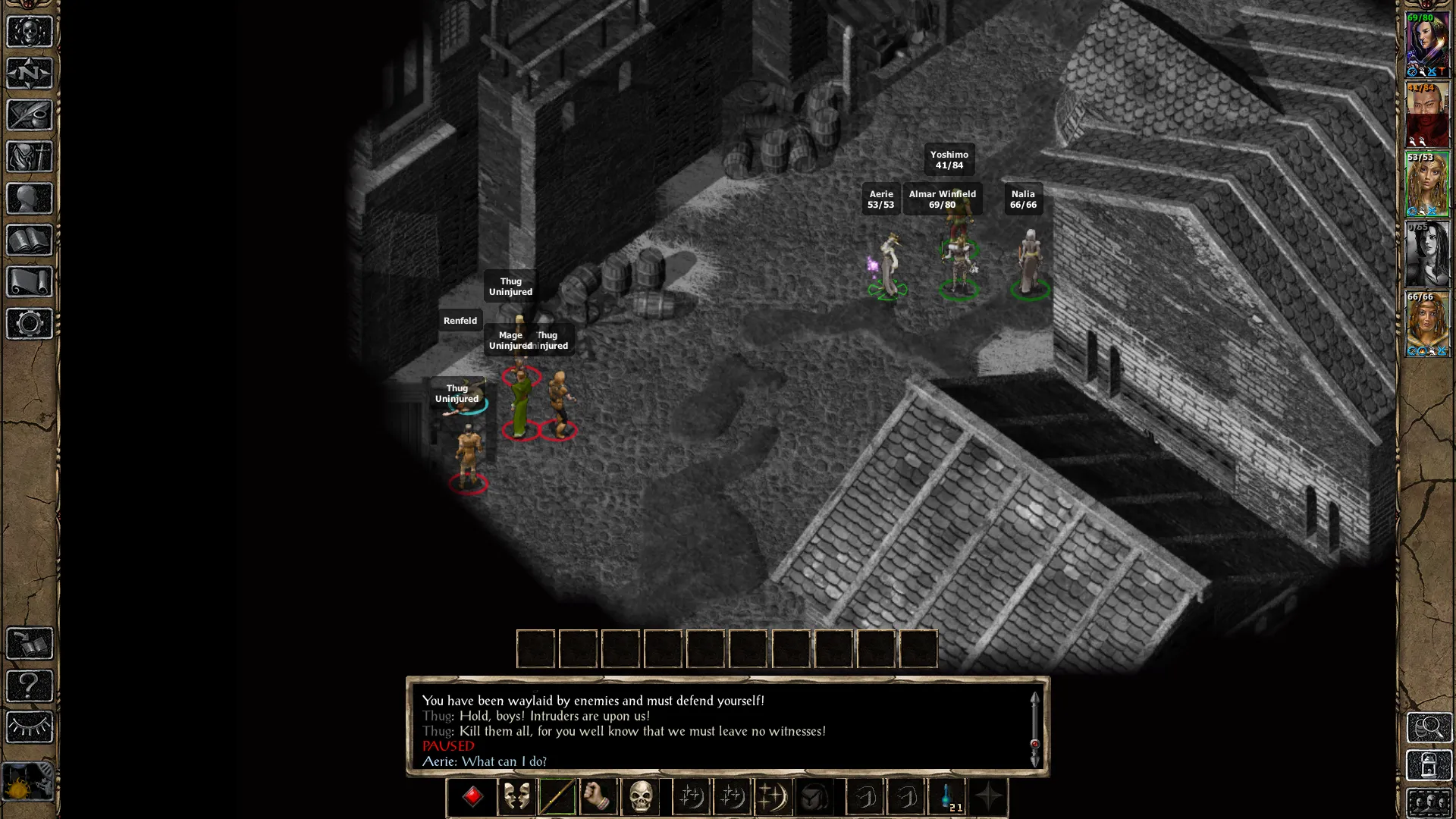This screenshot has width=1456, height=819.
Task: Open the journal quill and inkwell button
Action: [x=30, y=115]
